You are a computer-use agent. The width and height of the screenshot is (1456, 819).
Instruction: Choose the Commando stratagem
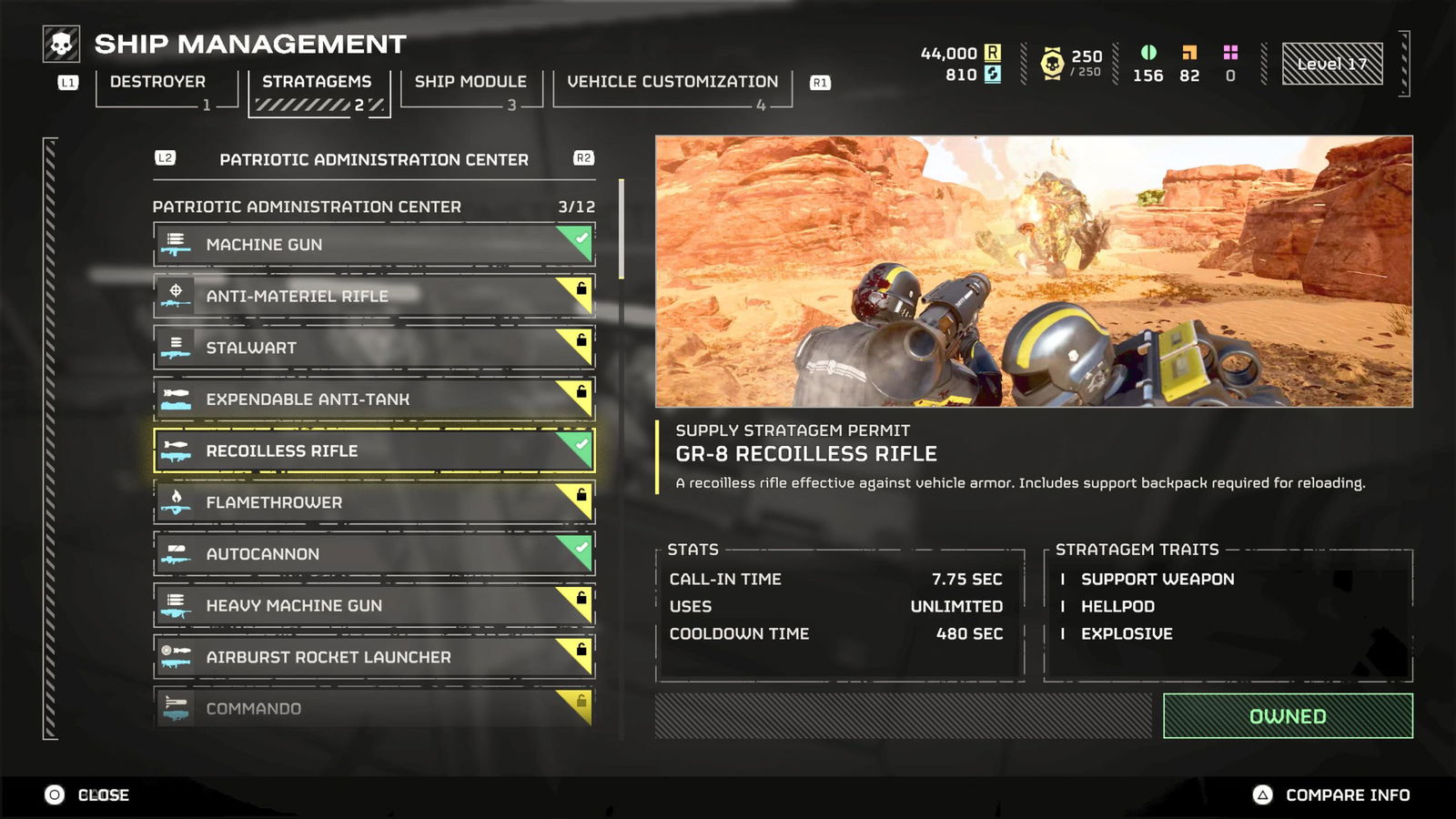pos(374,708)
